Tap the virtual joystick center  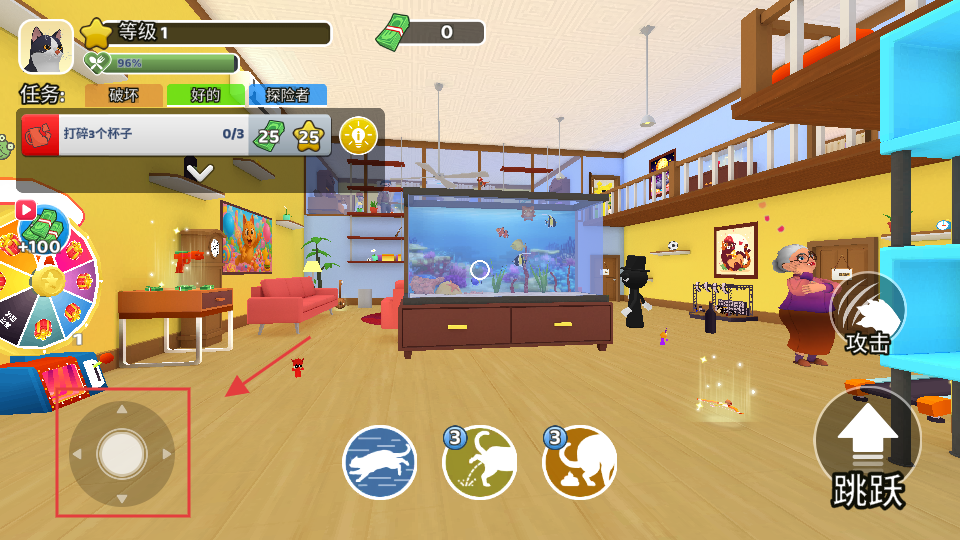coord(122,454)
